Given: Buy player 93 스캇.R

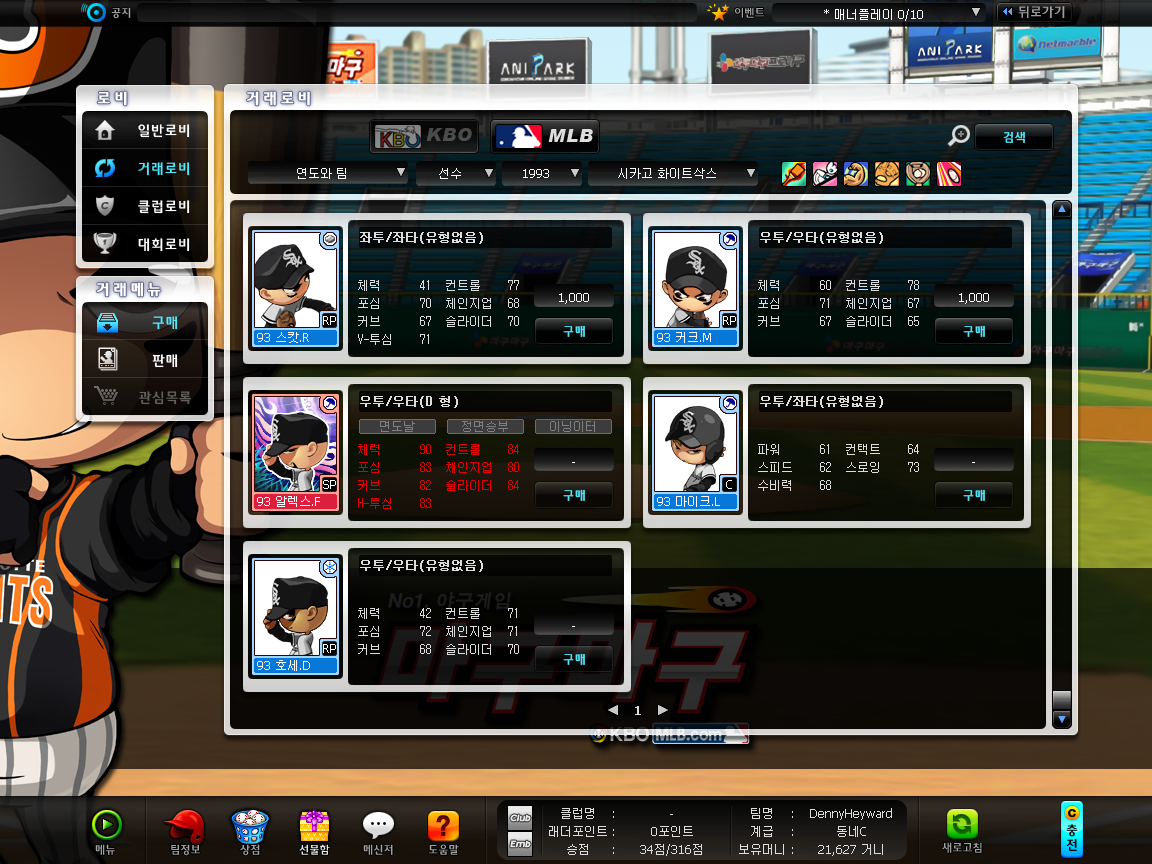Looking at the screenshot, I should tap(573, 331).
